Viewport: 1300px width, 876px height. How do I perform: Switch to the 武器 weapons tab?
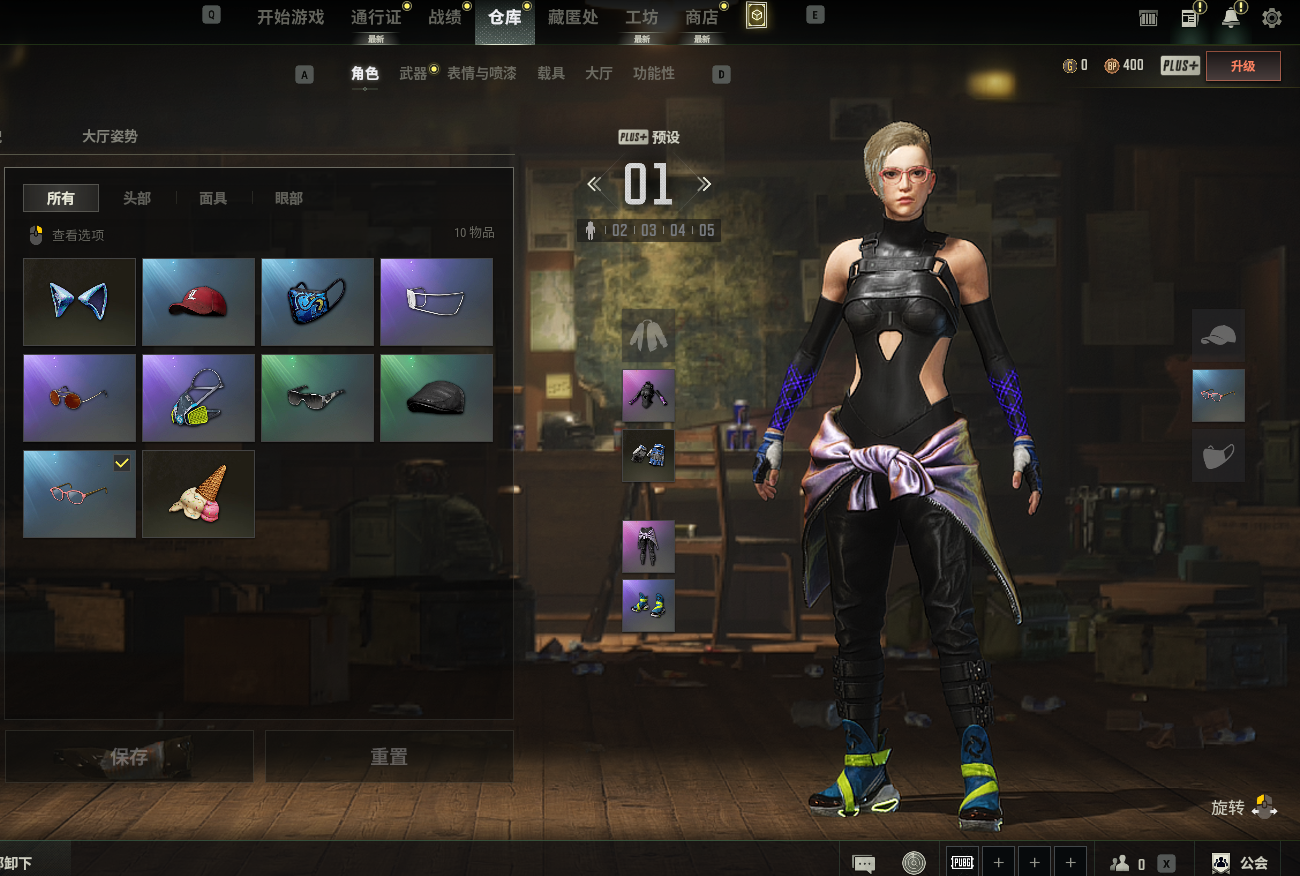[413, 73]
